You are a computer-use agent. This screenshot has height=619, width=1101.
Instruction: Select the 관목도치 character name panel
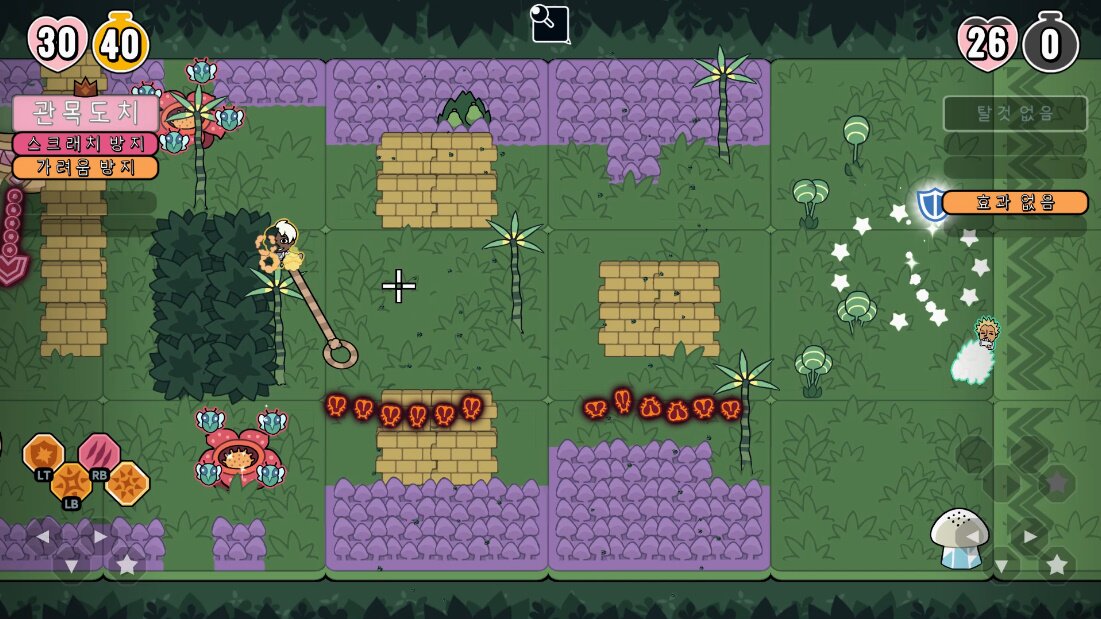[85, 112]
